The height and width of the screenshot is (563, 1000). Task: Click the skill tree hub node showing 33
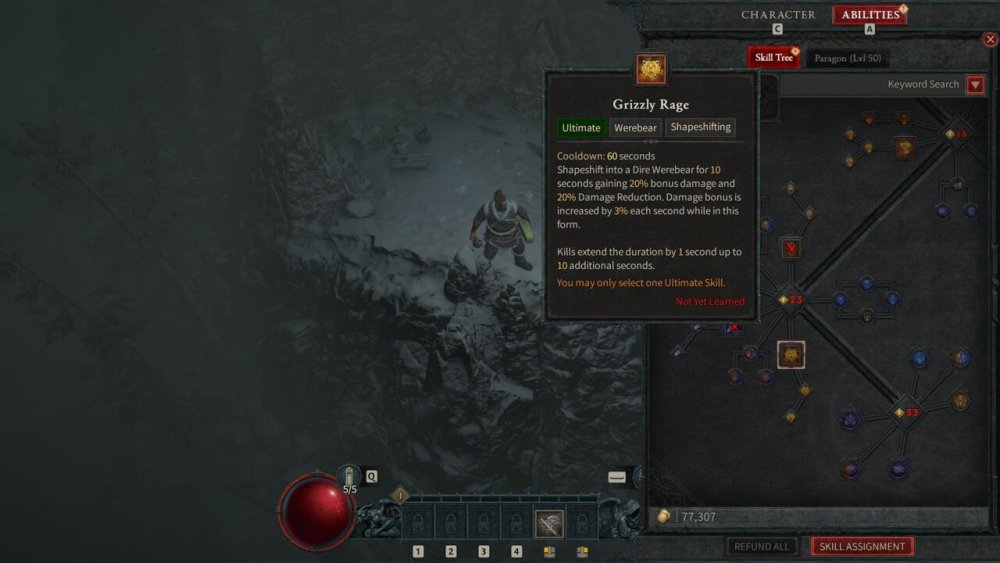pos(903,412)
